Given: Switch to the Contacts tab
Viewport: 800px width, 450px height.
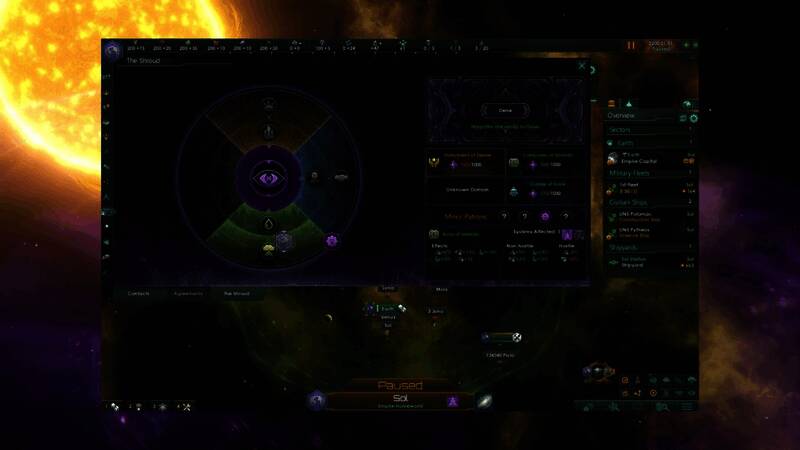Looking at the screenshot, I should point(139,294).
